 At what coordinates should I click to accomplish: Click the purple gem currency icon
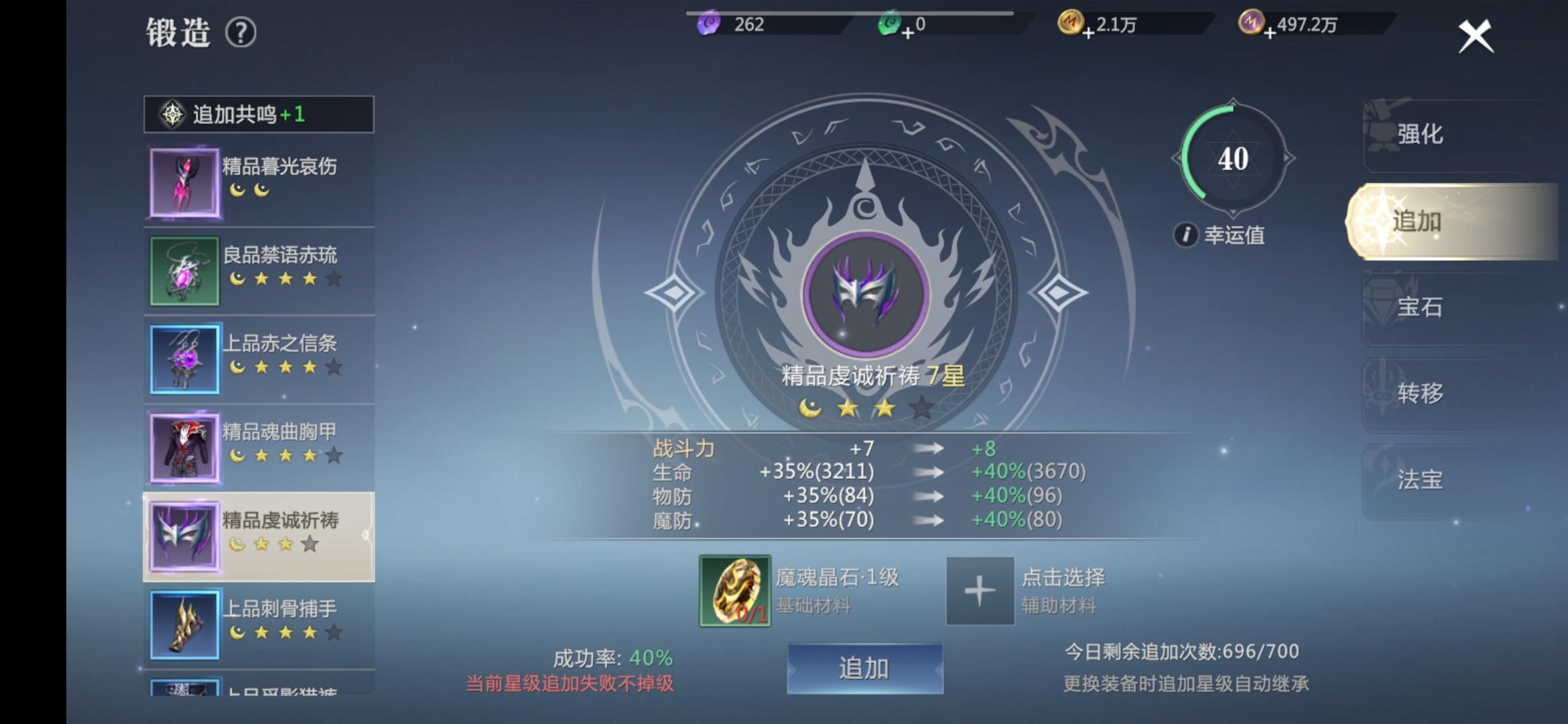tap(710, 23)
